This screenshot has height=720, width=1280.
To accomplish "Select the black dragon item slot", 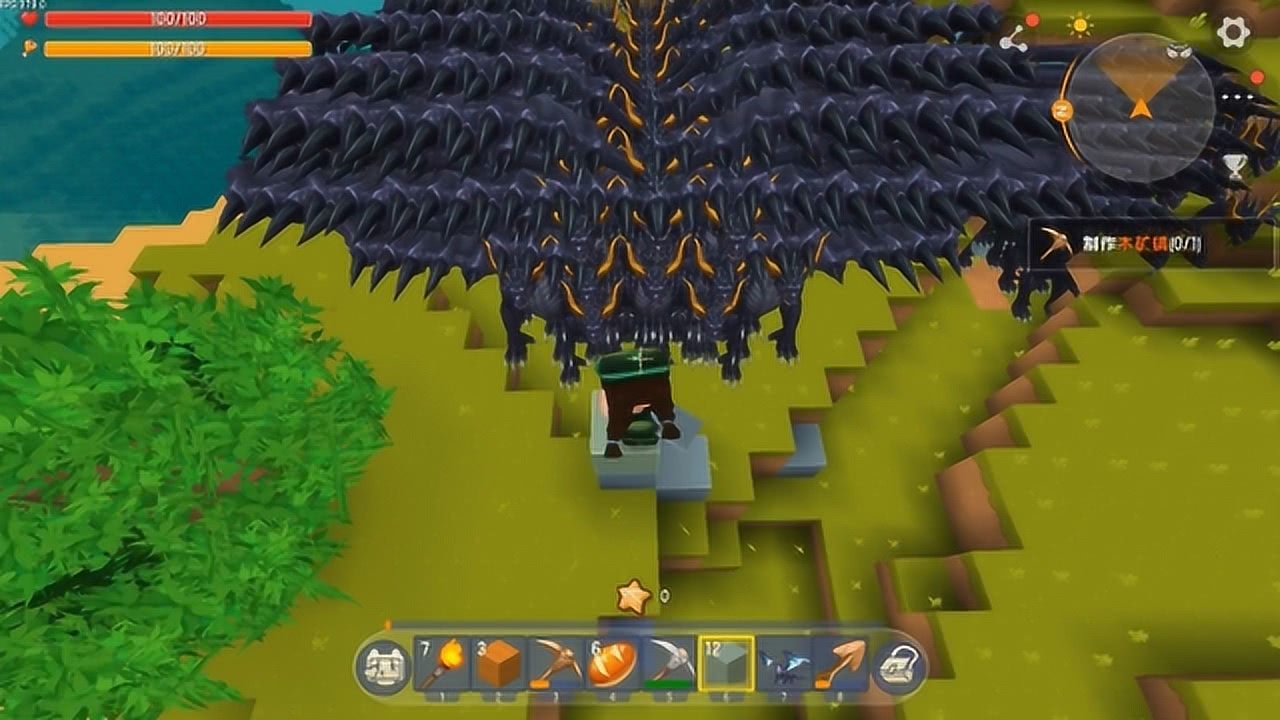I will [x=783, y=664].
